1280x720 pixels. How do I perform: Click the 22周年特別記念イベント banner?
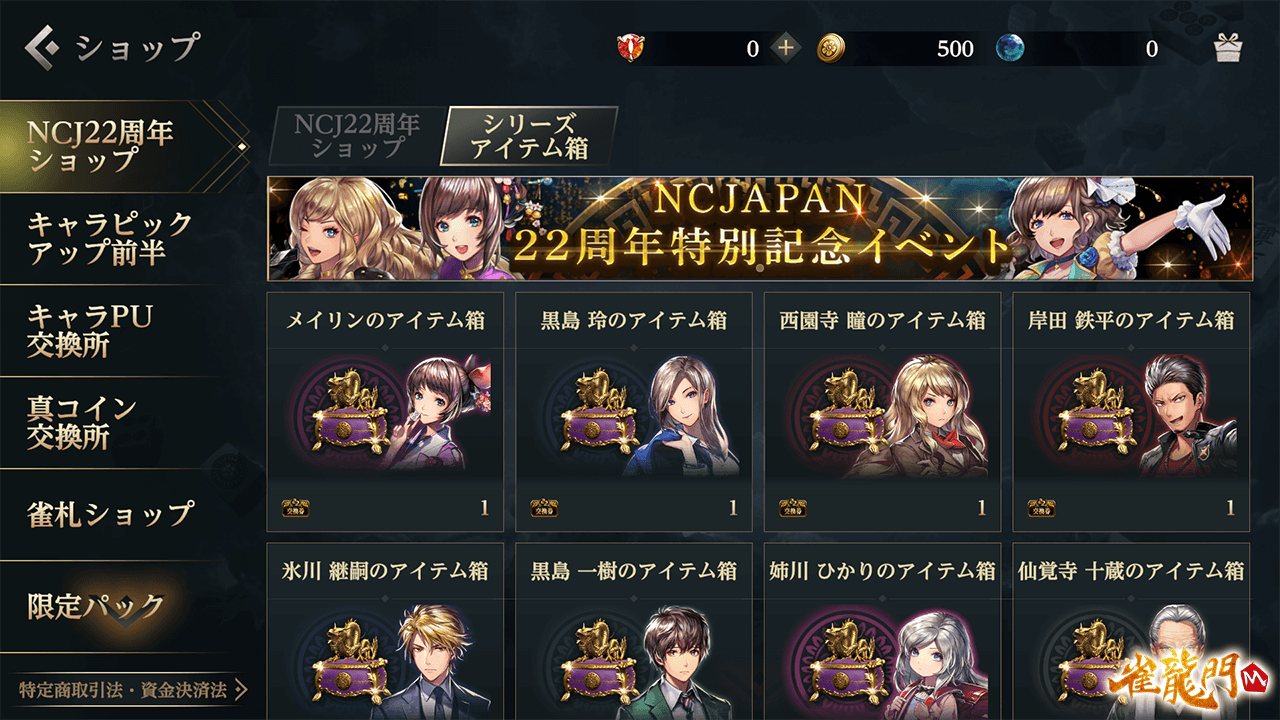click(760, 229)
